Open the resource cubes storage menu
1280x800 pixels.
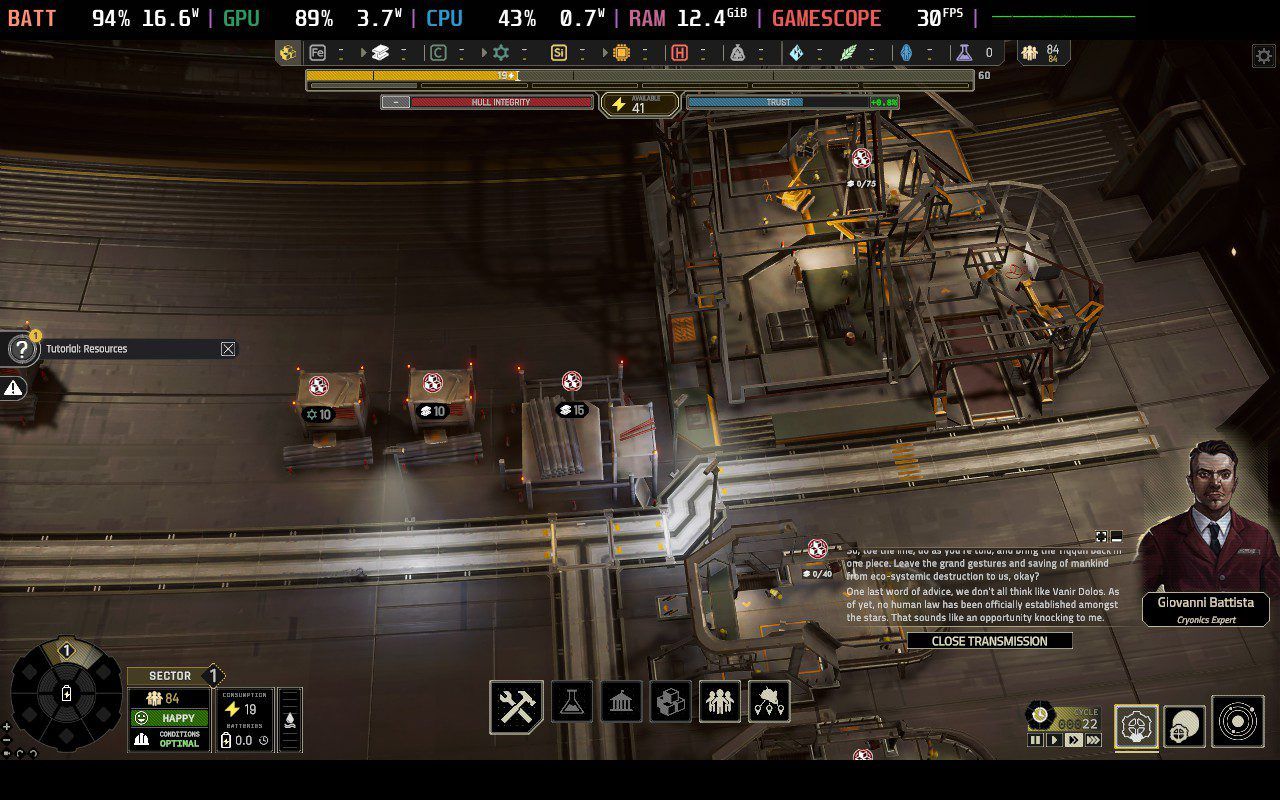coord(670,702)
